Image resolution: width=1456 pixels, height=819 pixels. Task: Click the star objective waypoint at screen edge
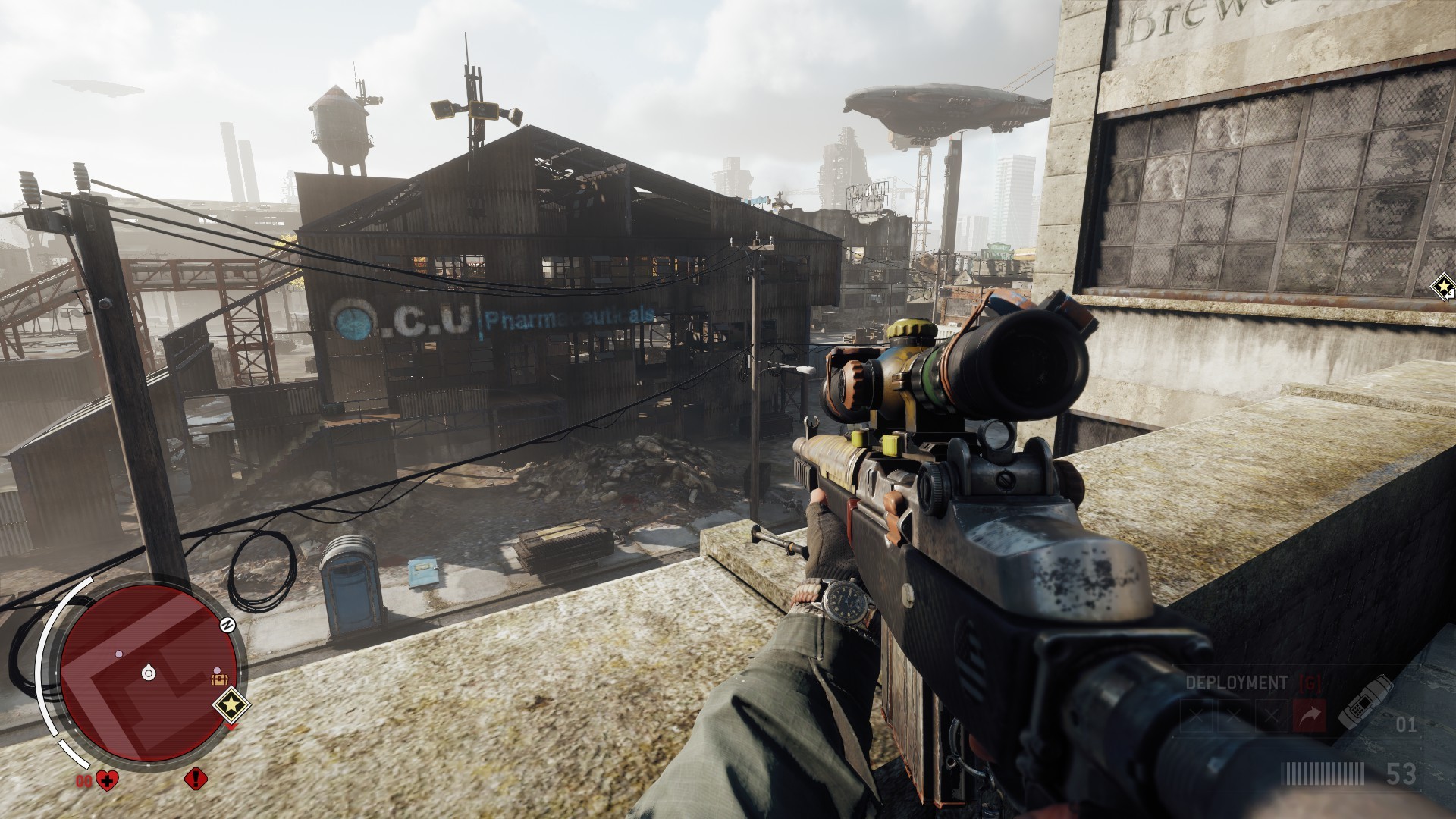point(1442,287)
